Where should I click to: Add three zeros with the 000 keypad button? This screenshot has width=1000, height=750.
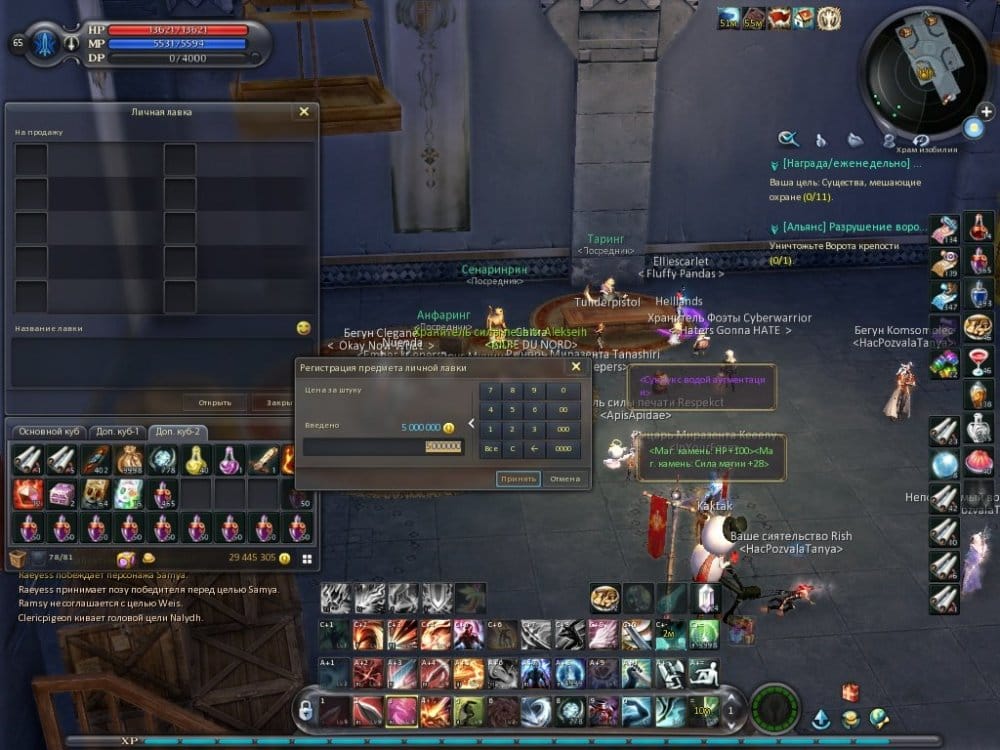point(563,429)
